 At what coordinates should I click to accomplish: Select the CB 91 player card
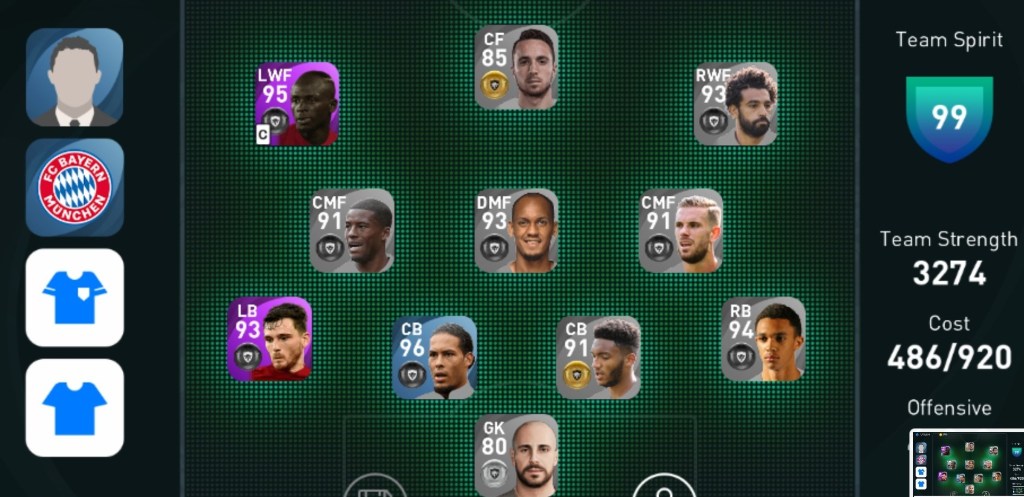point(598,357)
